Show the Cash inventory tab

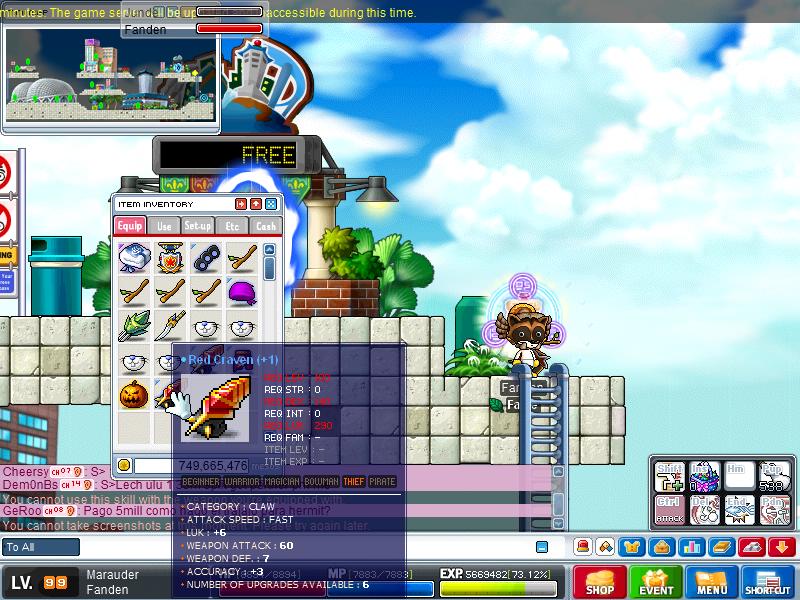(x=265, y=226)
